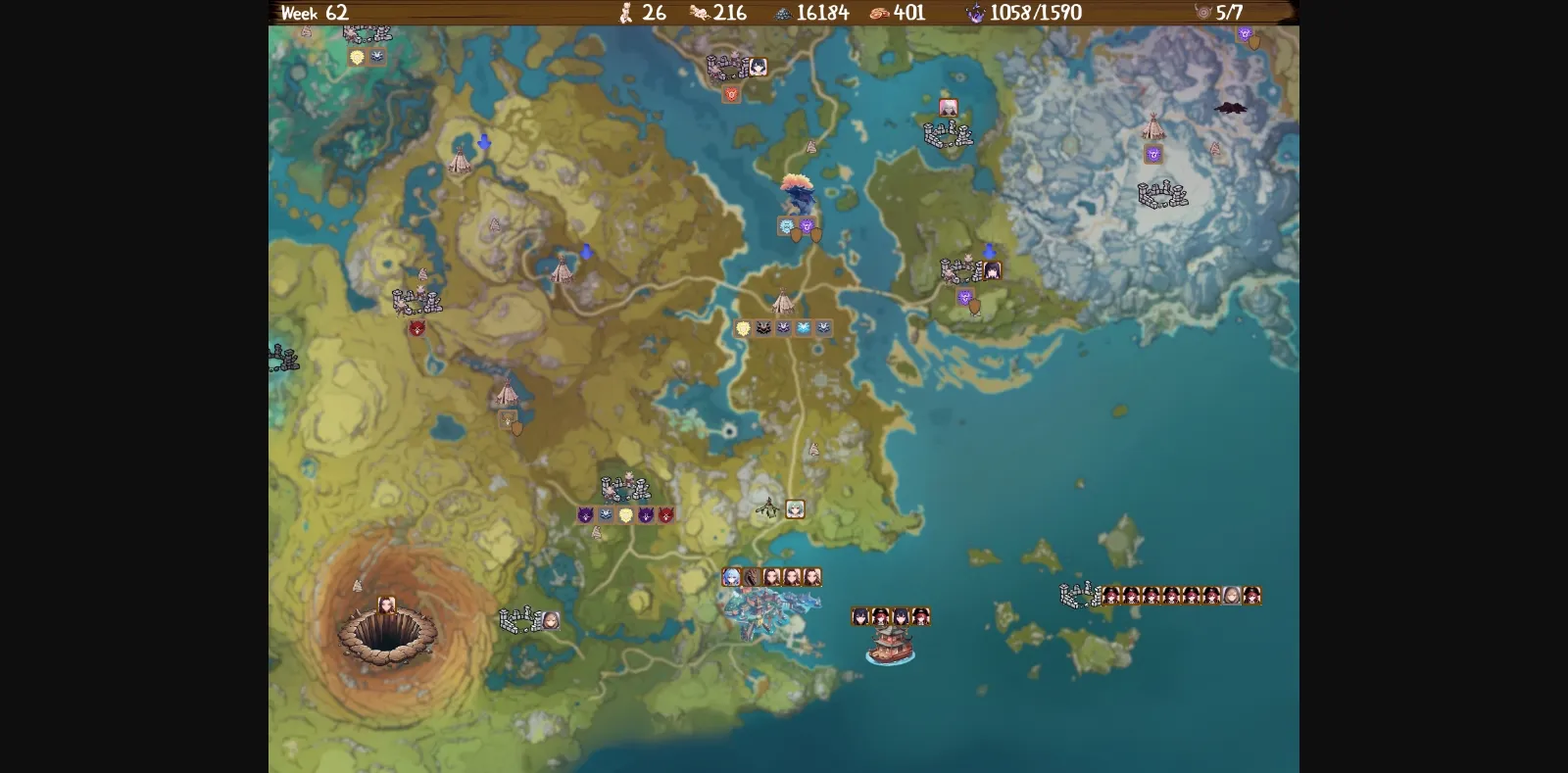Select the green-haired character portrait mid map

point(794,510)
